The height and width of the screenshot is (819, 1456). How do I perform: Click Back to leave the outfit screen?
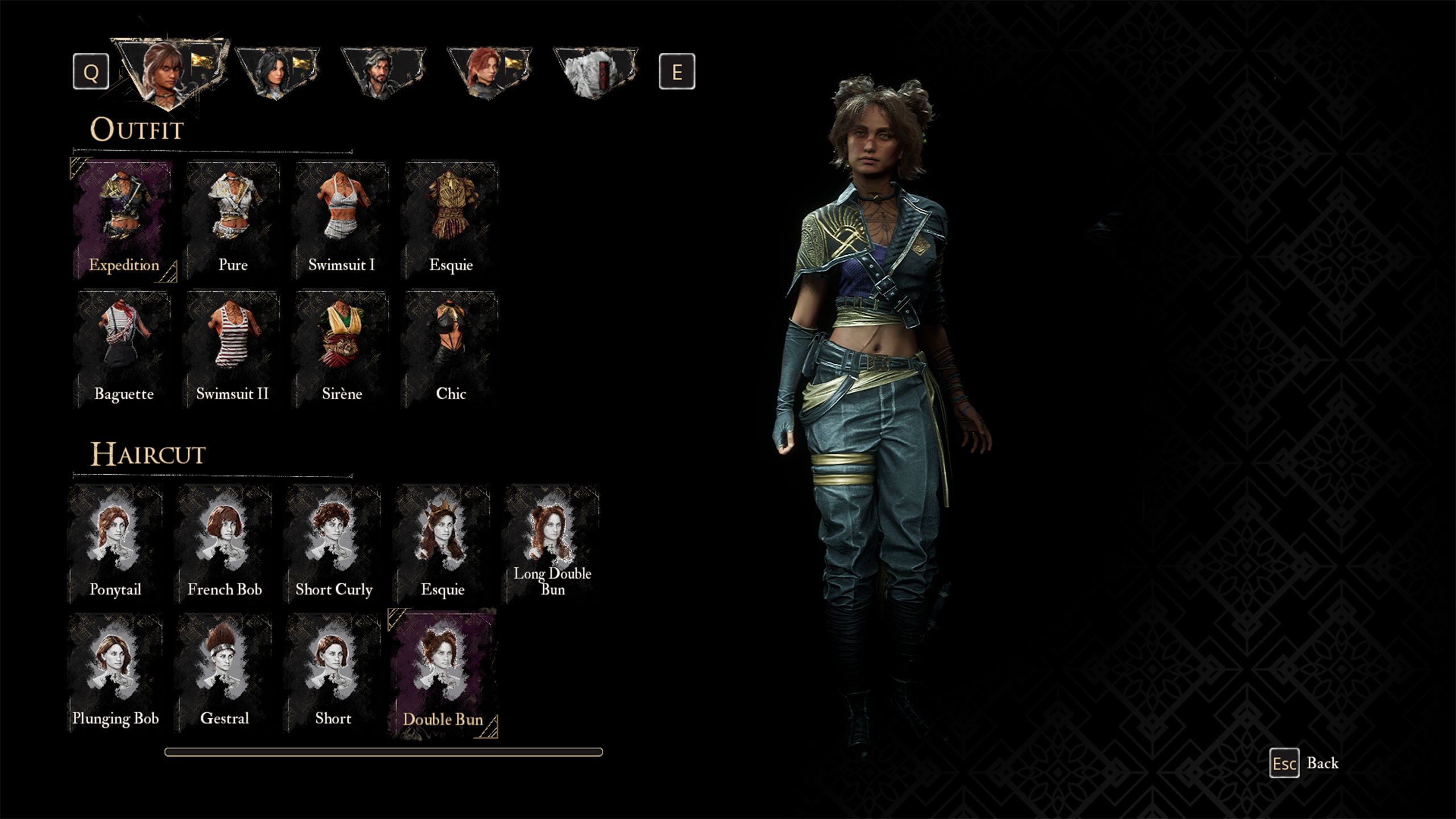point(1305,763)
